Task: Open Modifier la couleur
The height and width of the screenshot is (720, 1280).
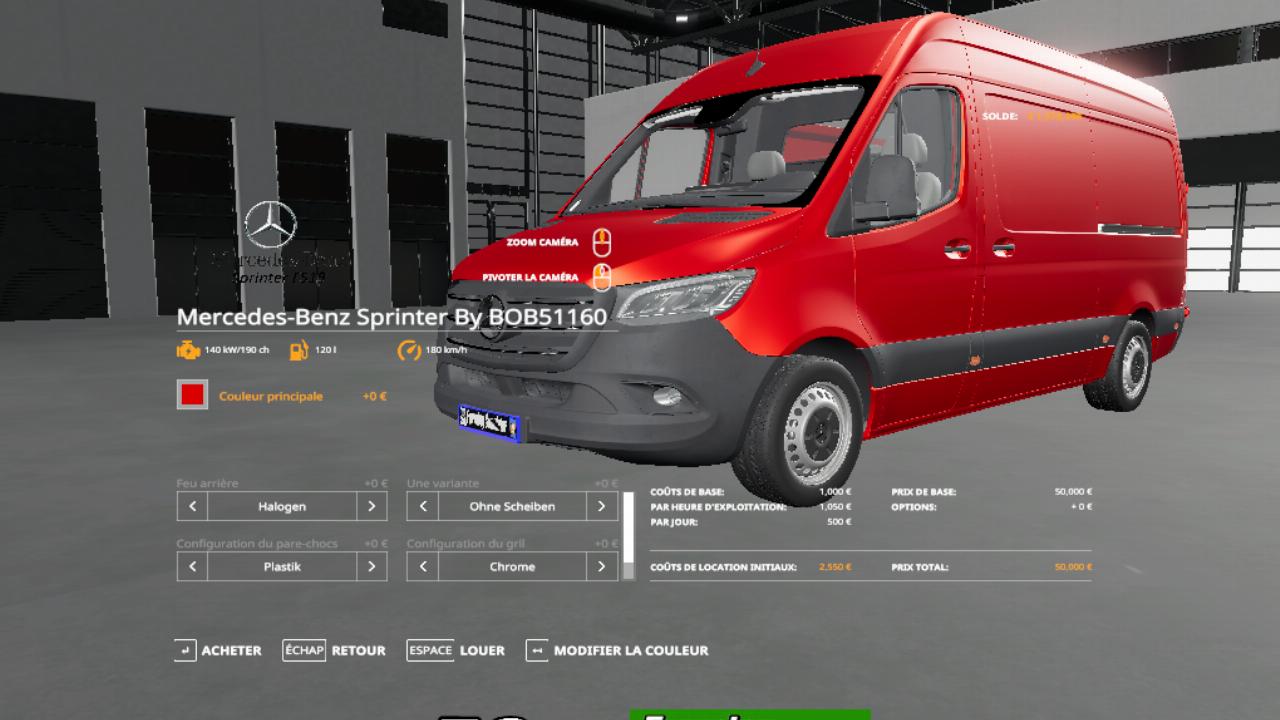Action: coord(617,650)
